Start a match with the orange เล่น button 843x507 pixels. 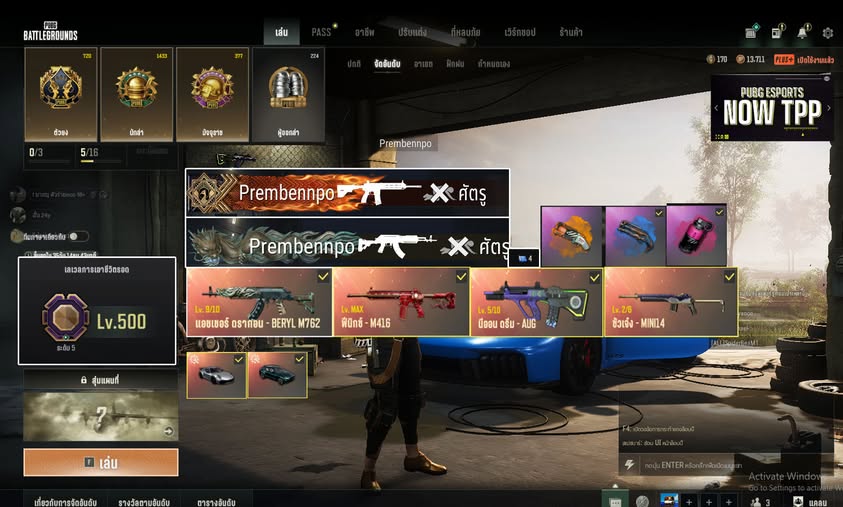pos(101,462)
